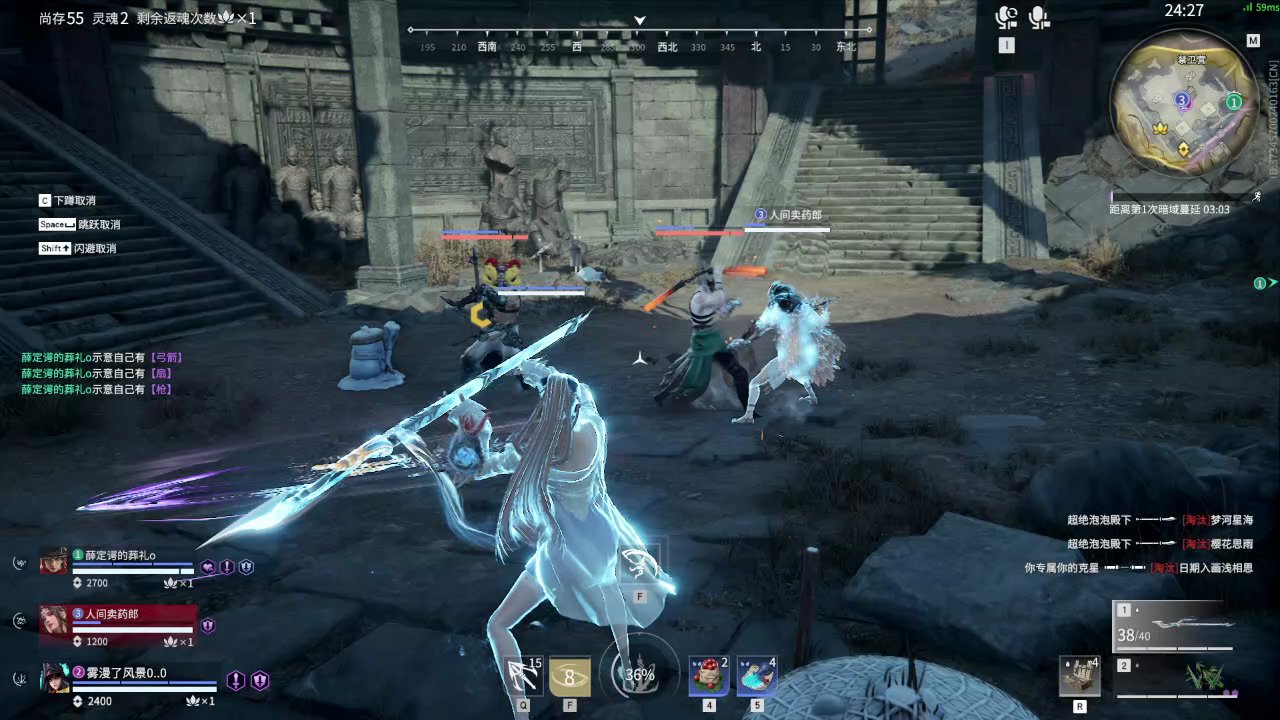Click the golden lotus marker on minimap
This screenshot has height=720, width=1280.
pyautogui.click(x=1161, y=128)
